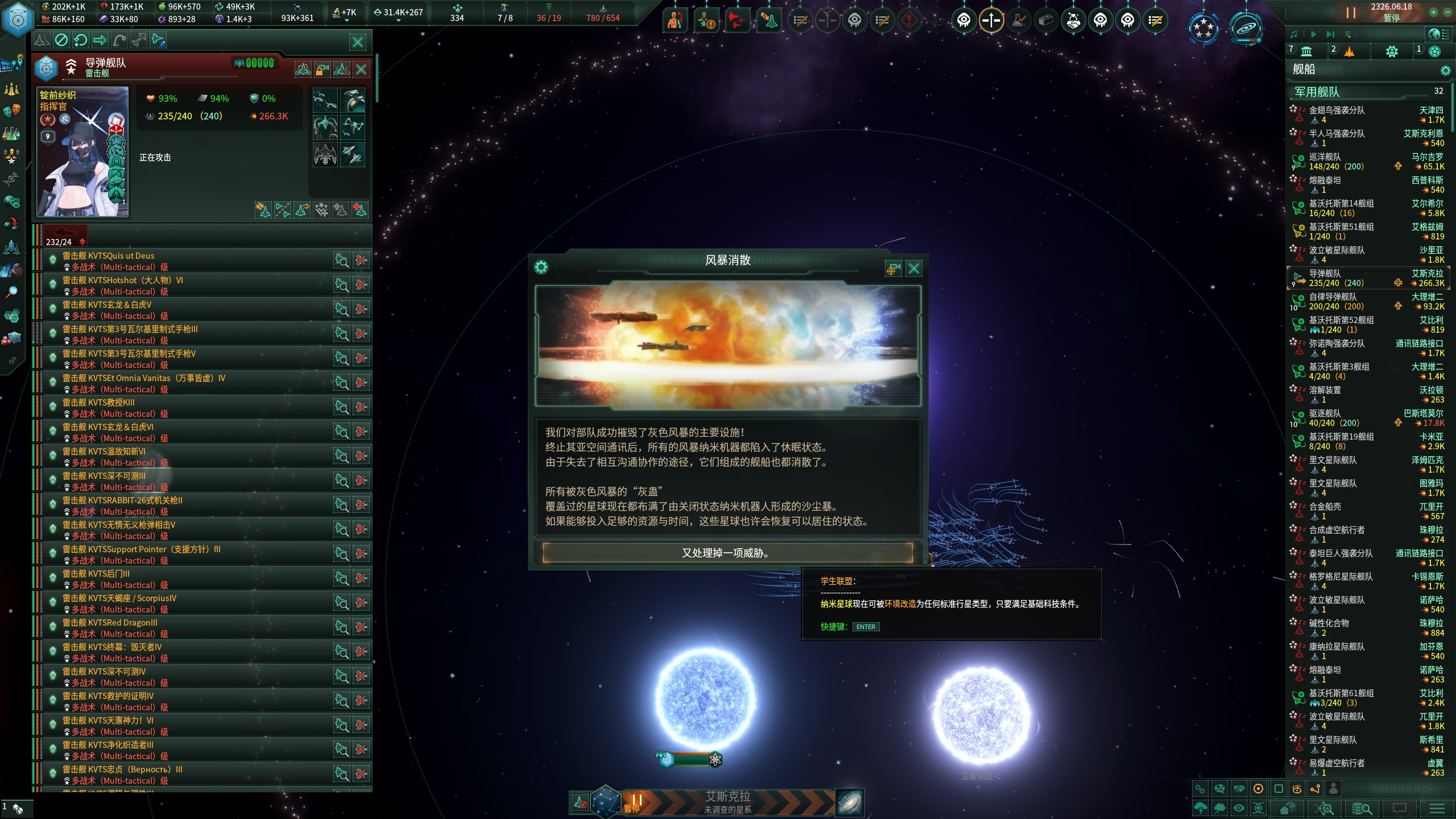Open the empire flag emblem menu

coord(18,19)
